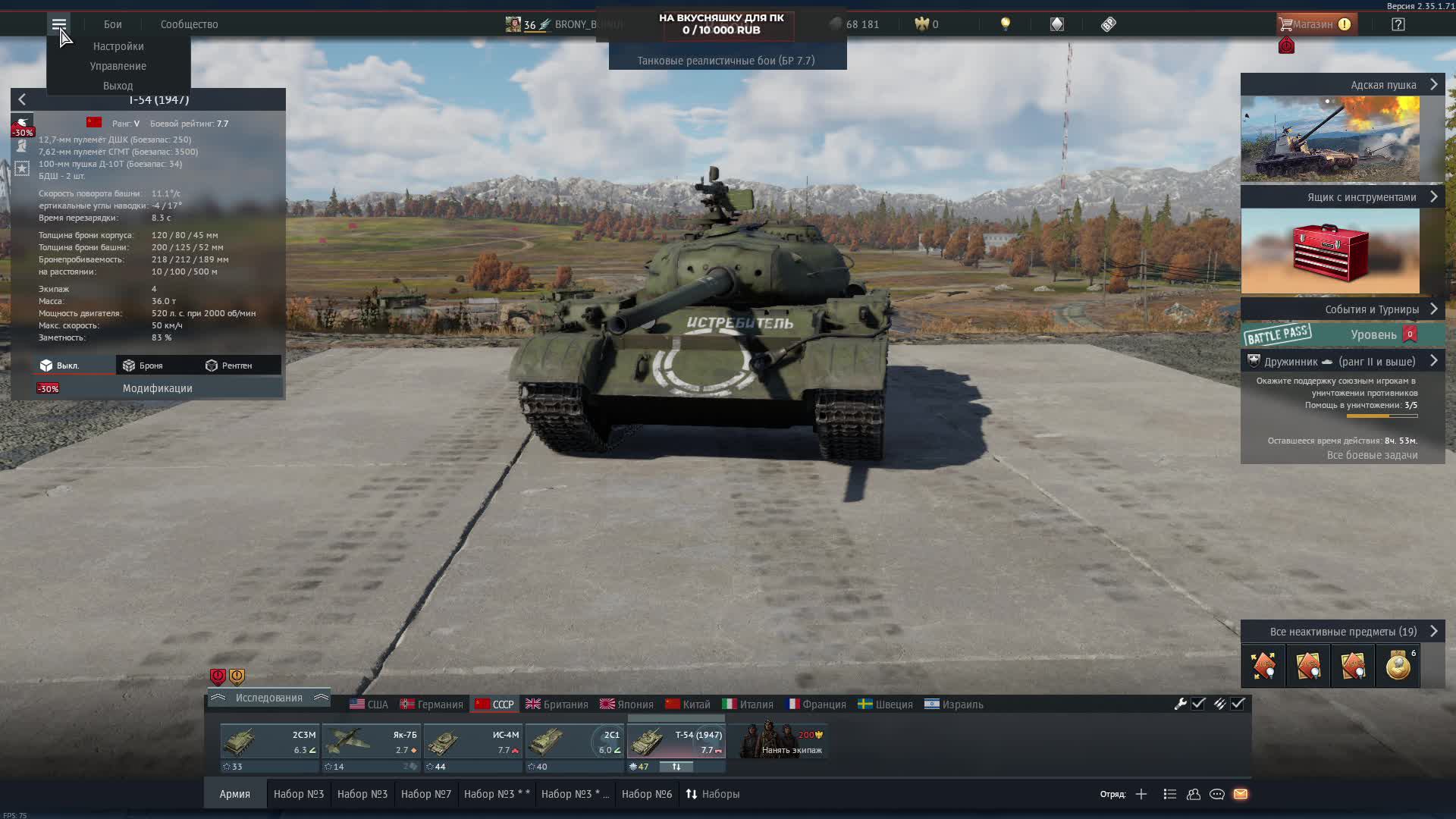
Task: Choose the Як-7Б aircraft slot
Action: coord(371,742)
